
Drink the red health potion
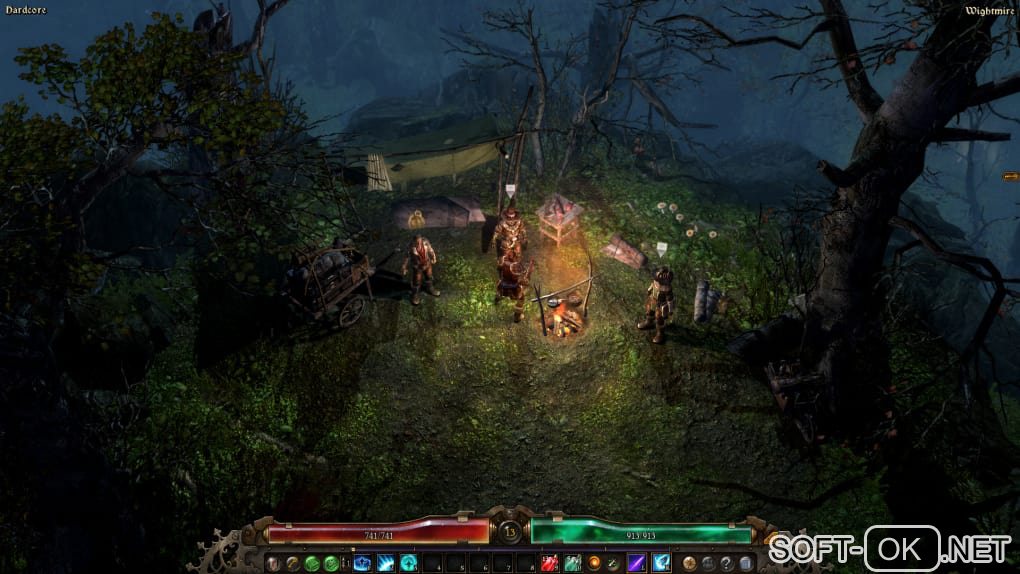(x=550, y=564)
